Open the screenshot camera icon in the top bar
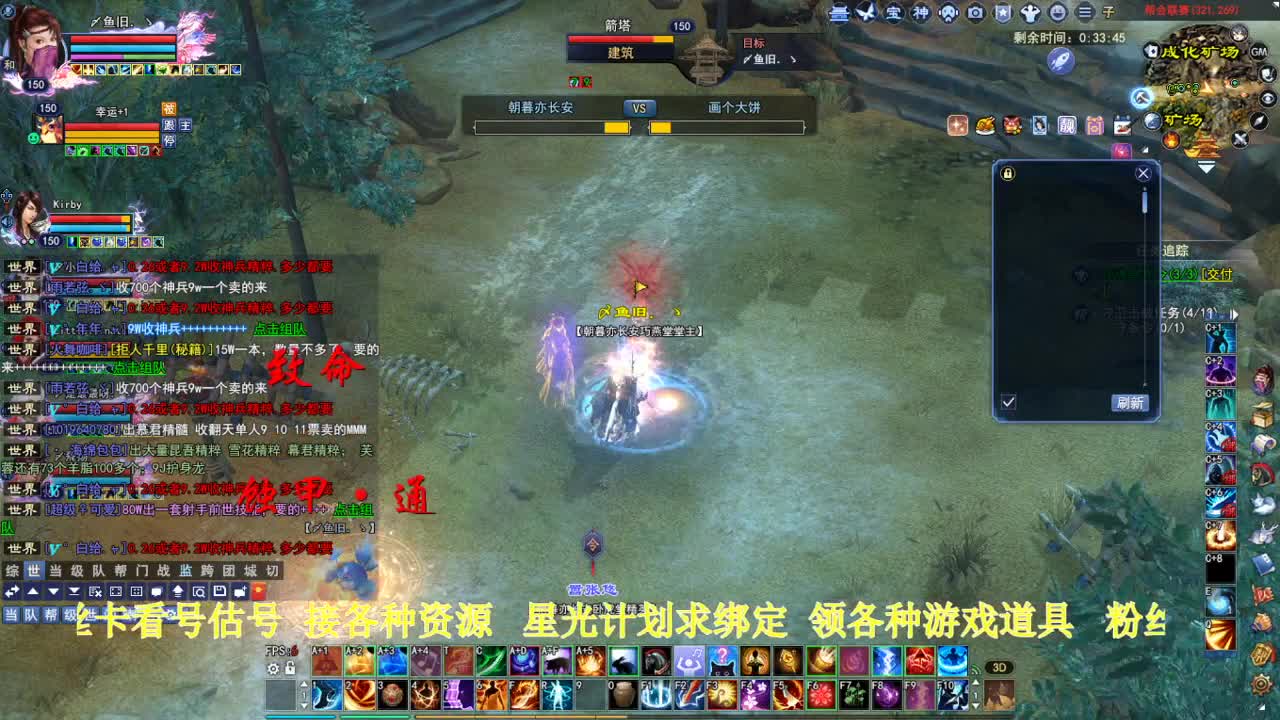This screenshot has height=720, width=1280. [x=974, y=13]
